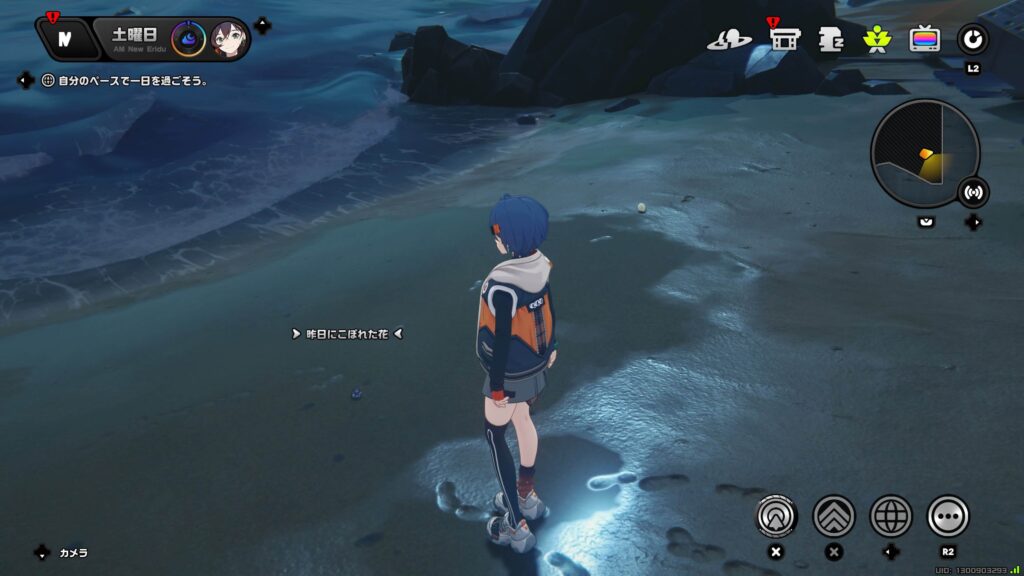Activate the double-chevron round button
Image resolution: width=1024 pixels, height=576 pixels.
833,516
